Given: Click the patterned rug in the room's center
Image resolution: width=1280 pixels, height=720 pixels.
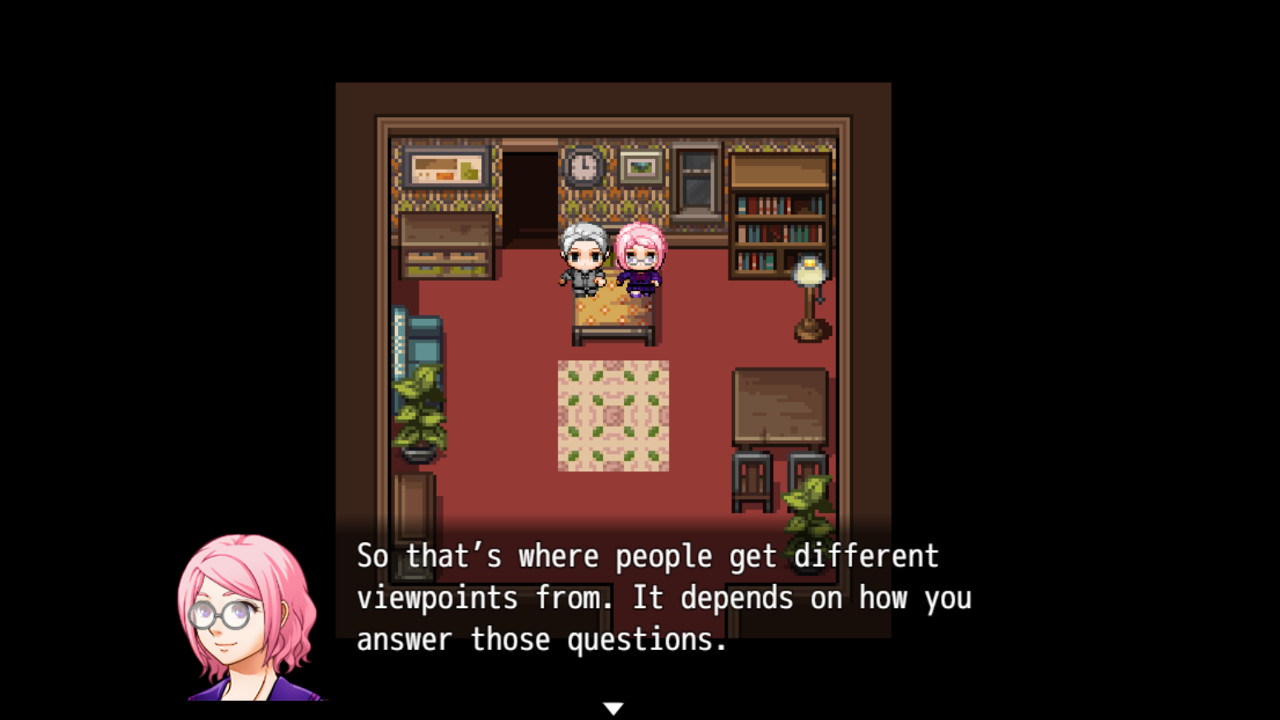Looking at the screenshot, I should pos(612,415).
